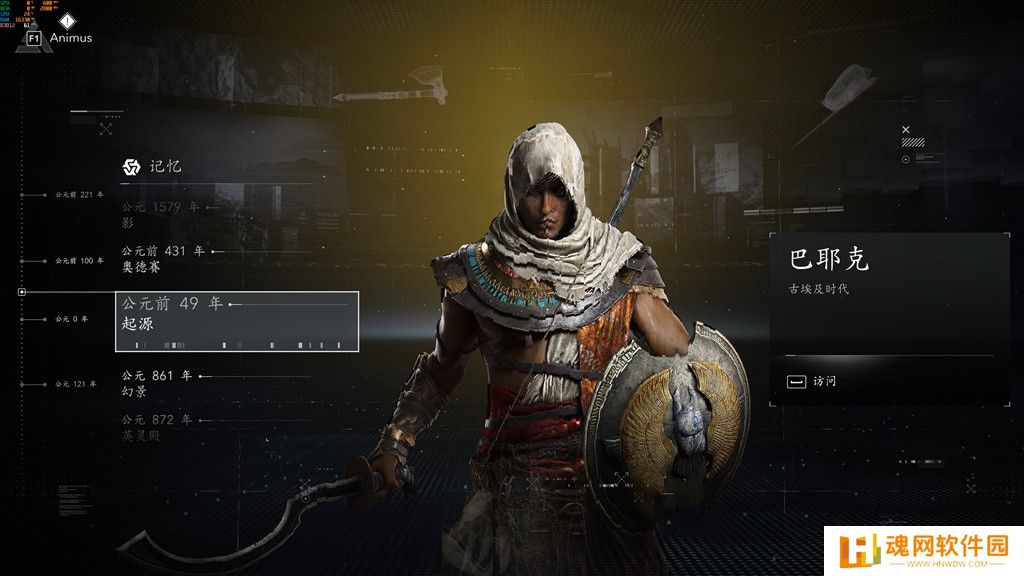Click the 记忆 section header
The width and height of the screenshot is (1024, 576).
coord(153,166)
